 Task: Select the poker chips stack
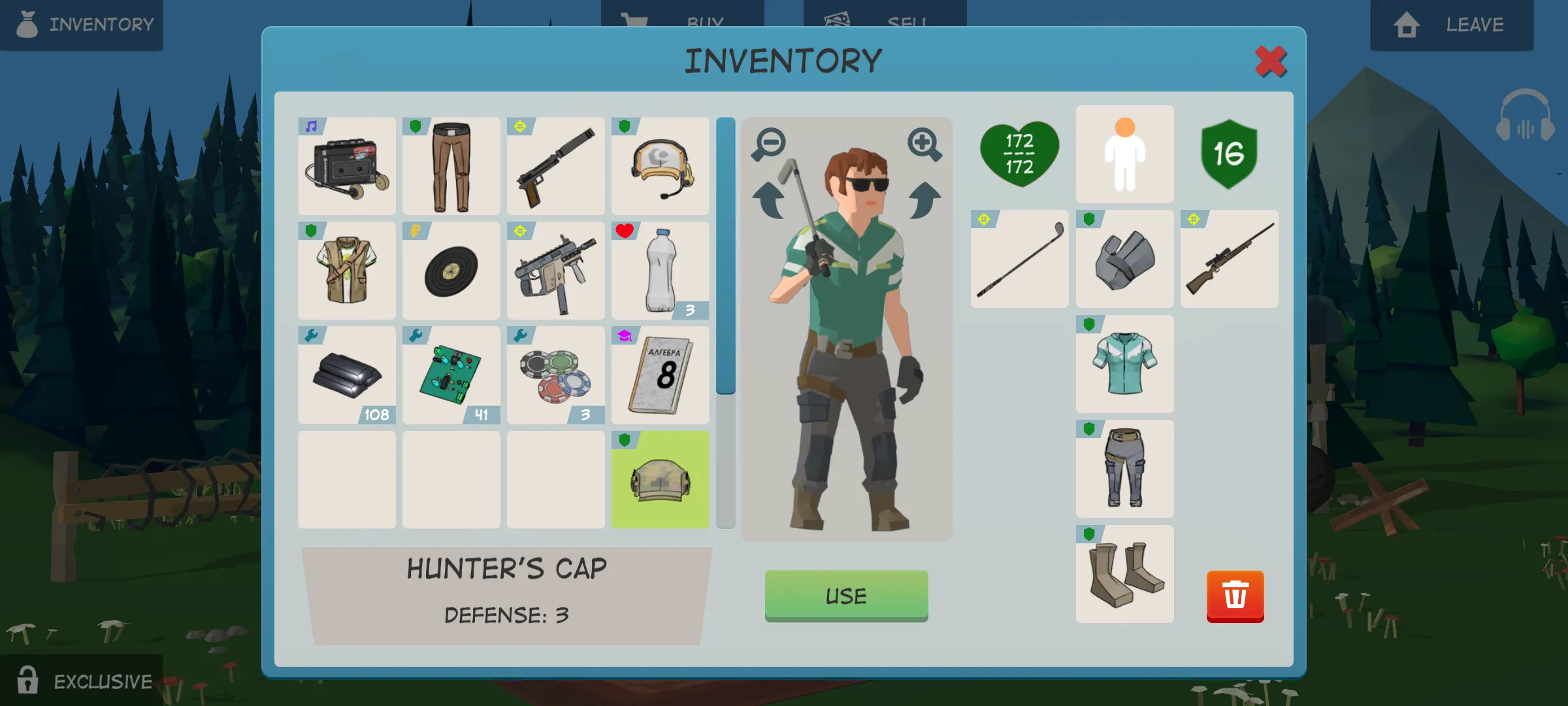pyautogui.click(x=556, y=375)
